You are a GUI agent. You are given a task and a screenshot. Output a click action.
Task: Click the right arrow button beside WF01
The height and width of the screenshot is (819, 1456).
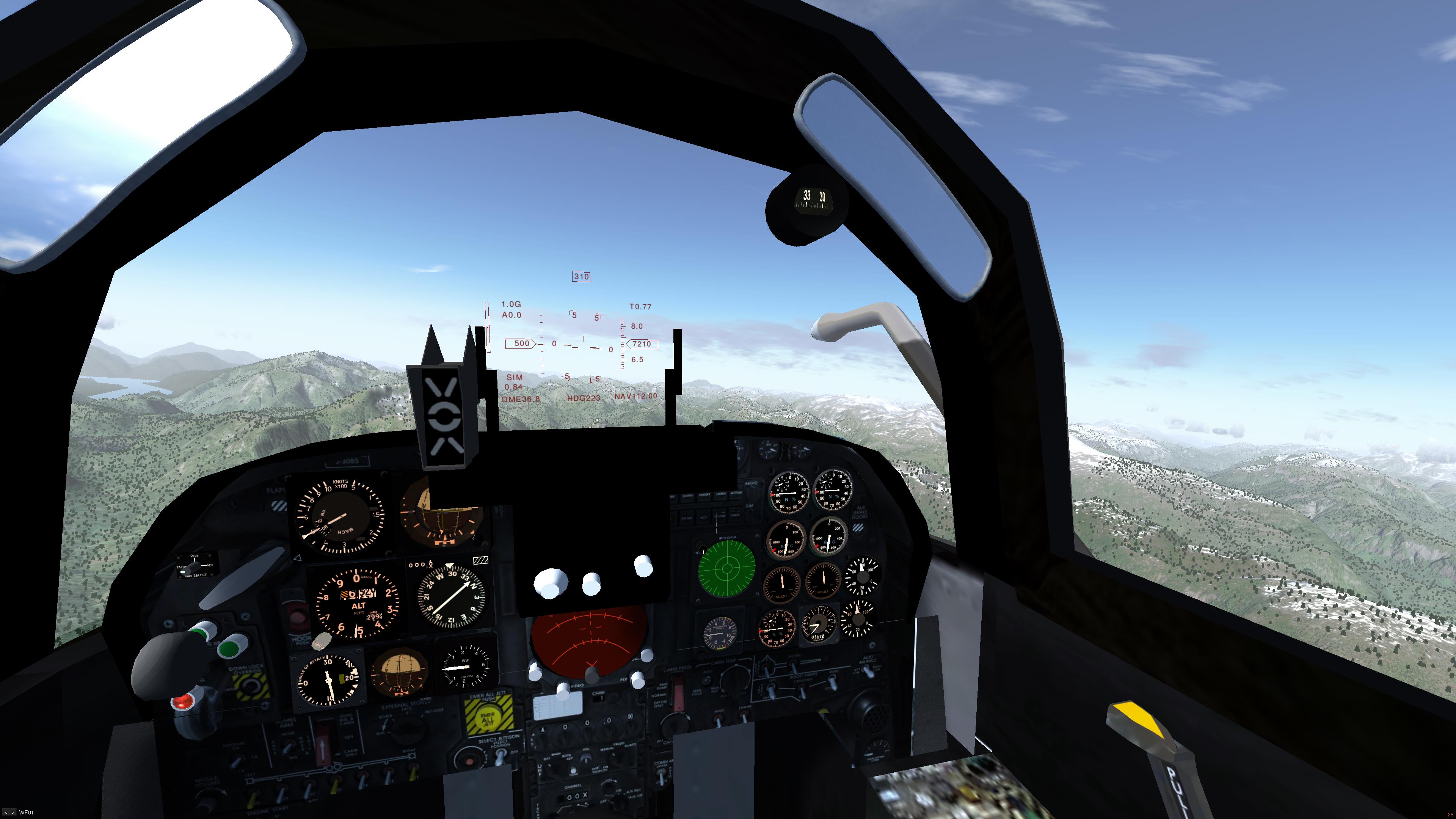[13, 813]
